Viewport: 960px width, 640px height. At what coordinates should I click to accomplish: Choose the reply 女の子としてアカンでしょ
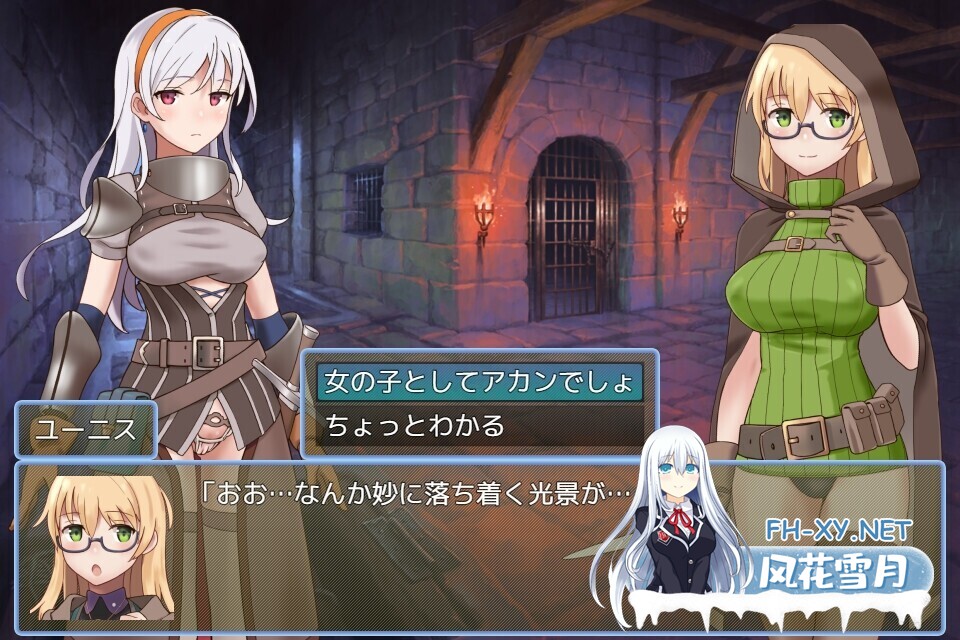[478, 382]
